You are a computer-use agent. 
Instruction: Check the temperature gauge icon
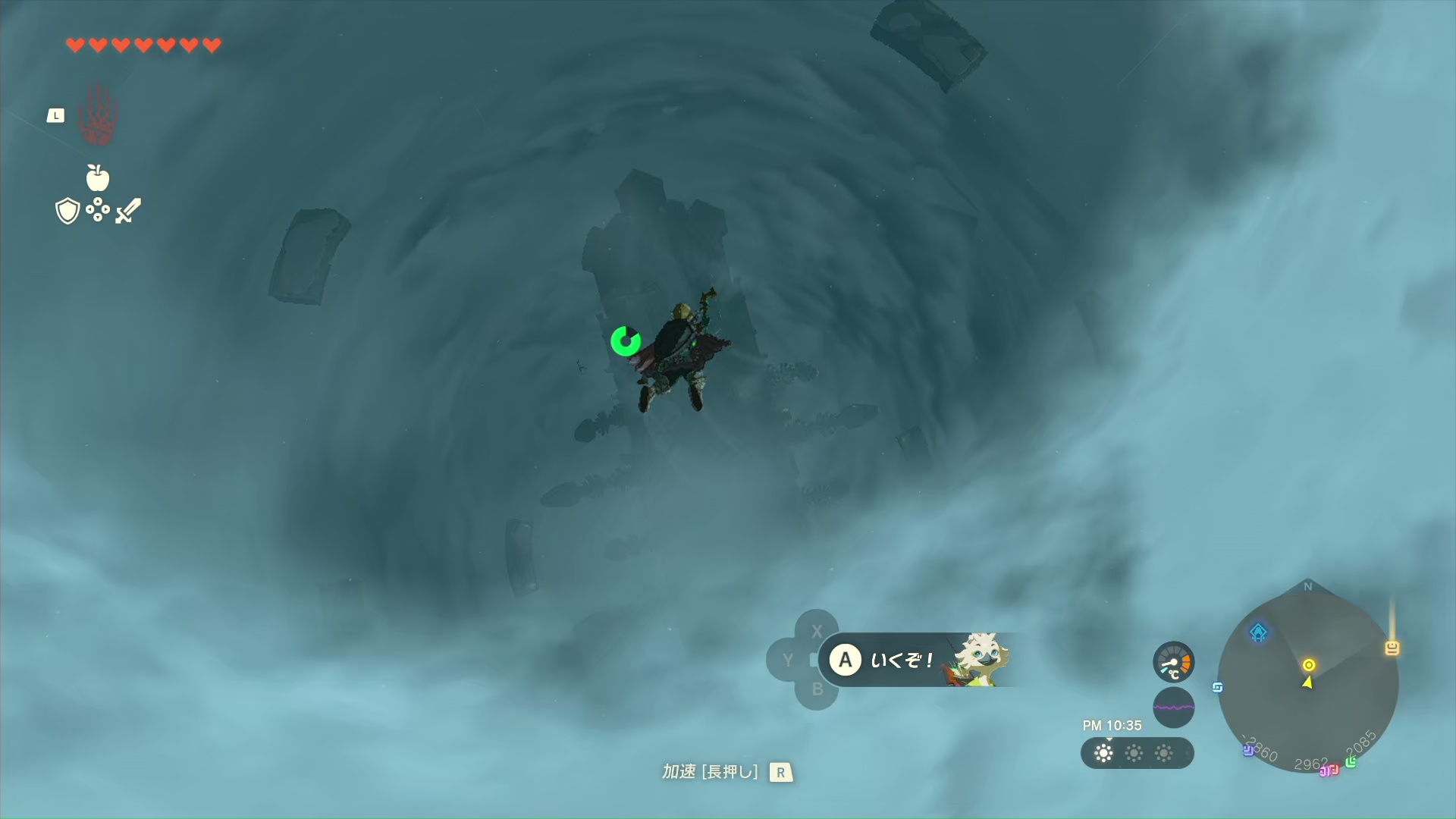coord(1173,662)
